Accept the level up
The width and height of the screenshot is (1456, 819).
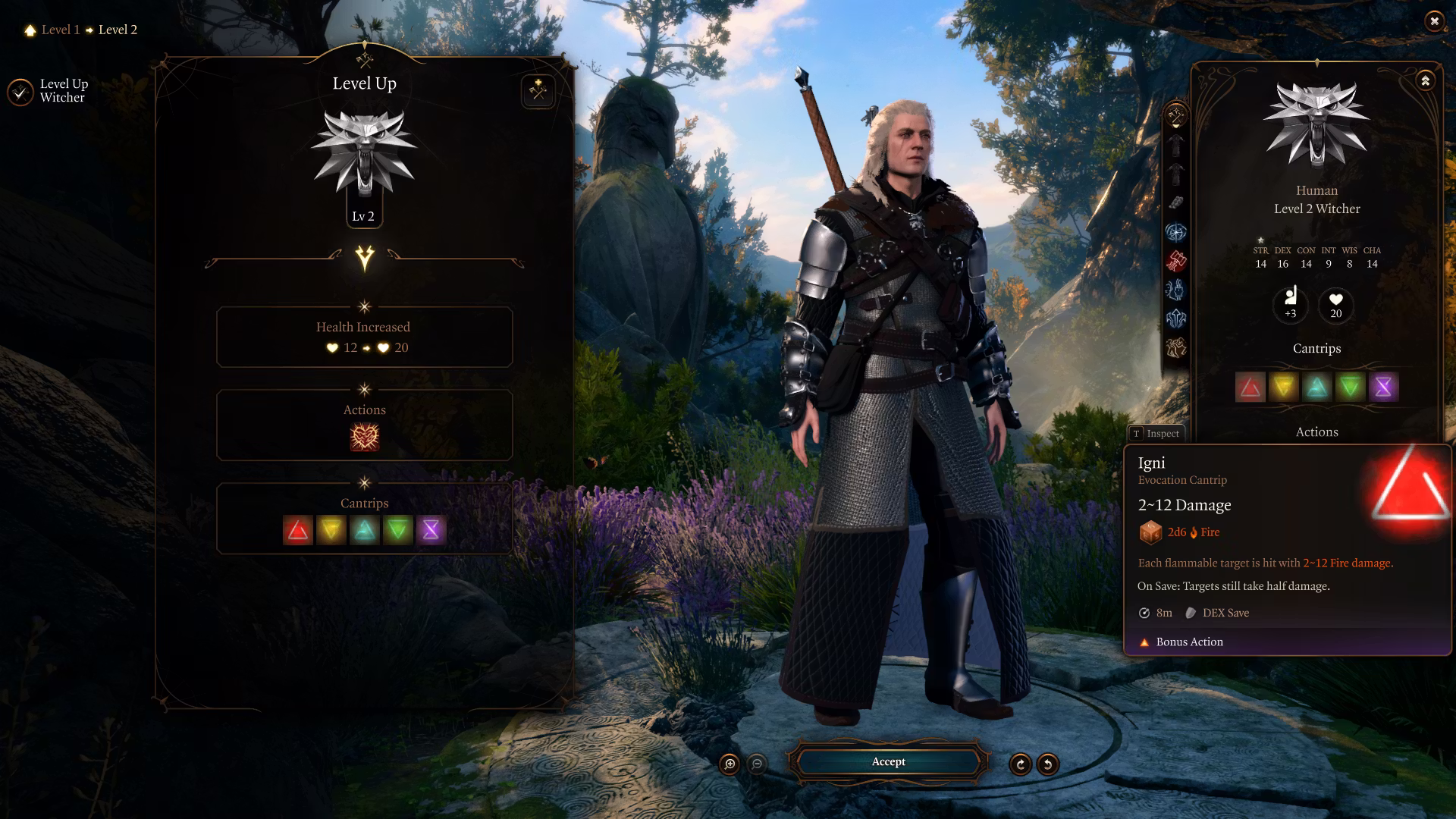click(x=888, y=762)
